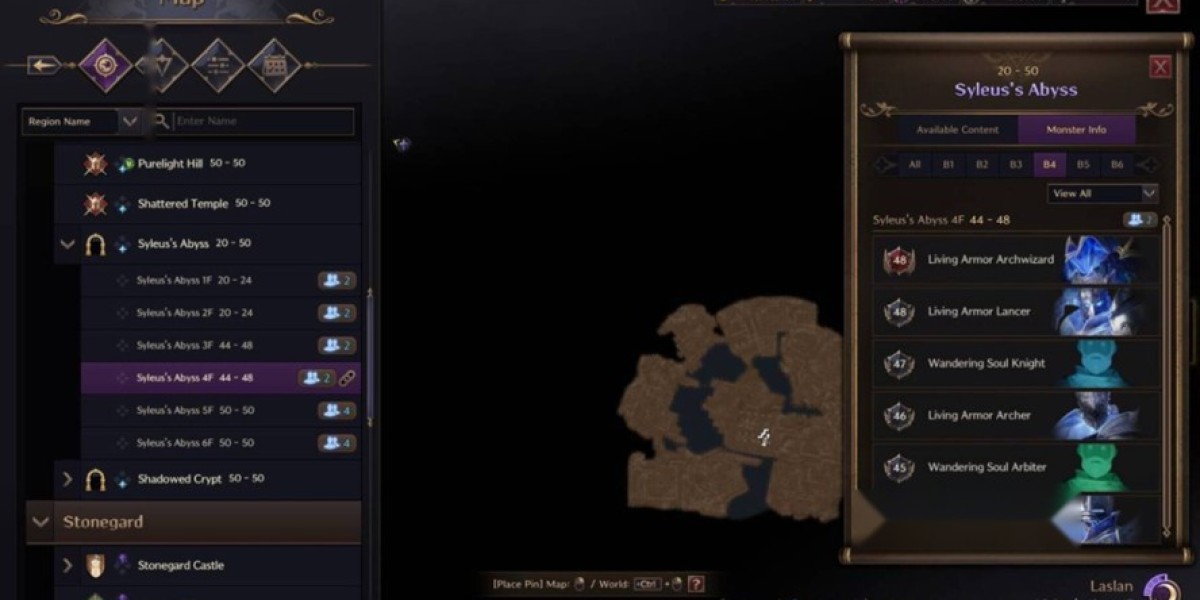
Task: Click the back arrow button in map panel
Action: pos(44,66)
